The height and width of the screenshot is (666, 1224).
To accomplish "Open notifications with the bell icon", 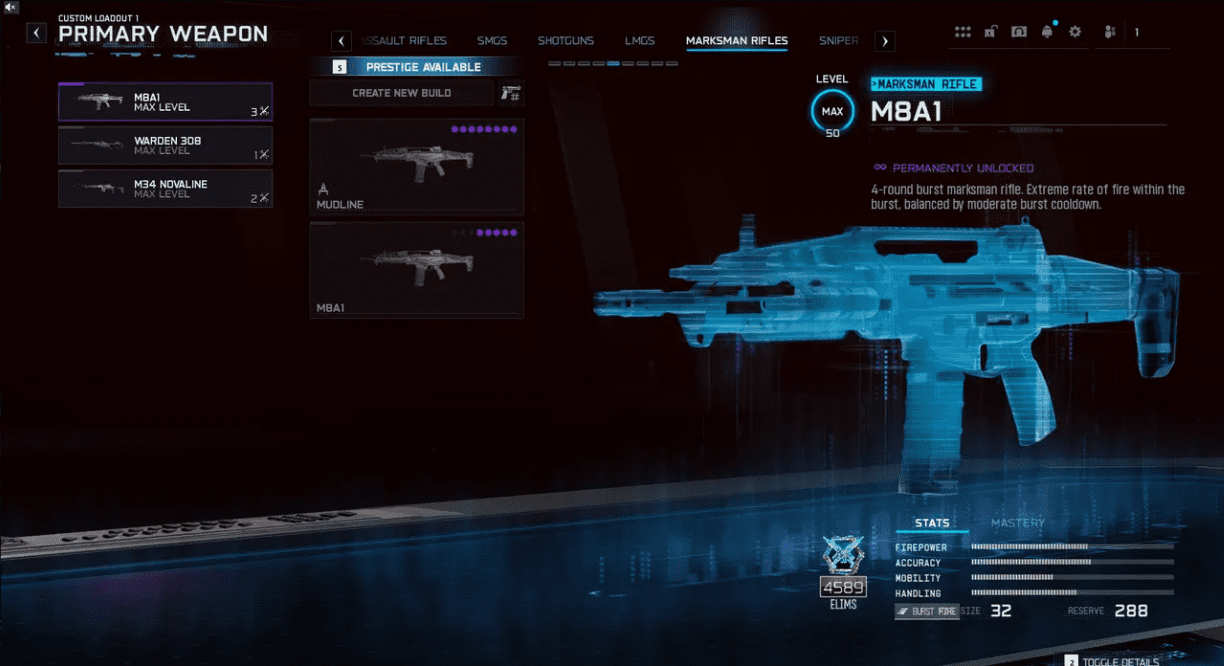I will [1047, 32].
